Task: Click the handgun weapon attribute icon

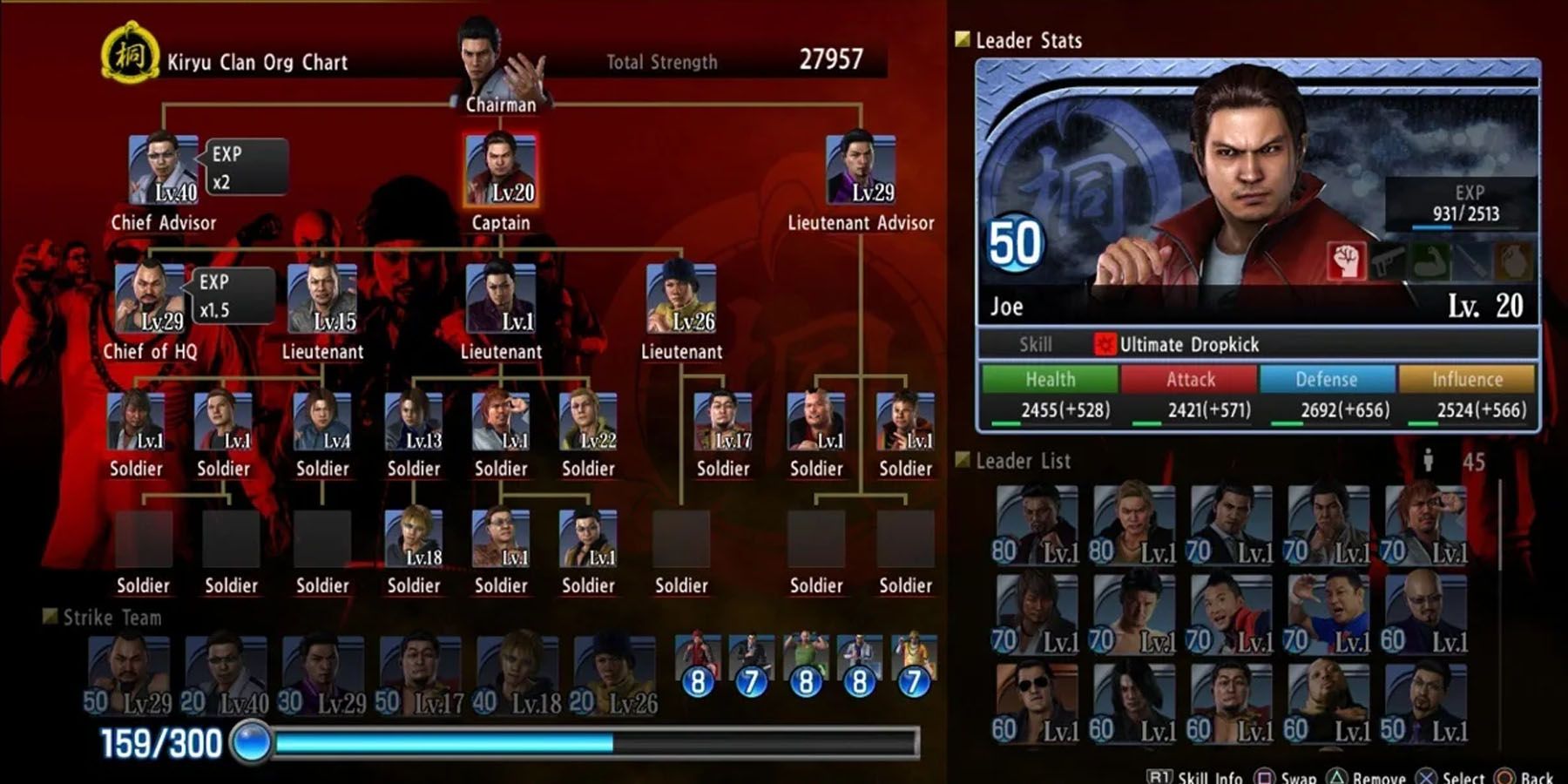Action: tap(1387, 261)
